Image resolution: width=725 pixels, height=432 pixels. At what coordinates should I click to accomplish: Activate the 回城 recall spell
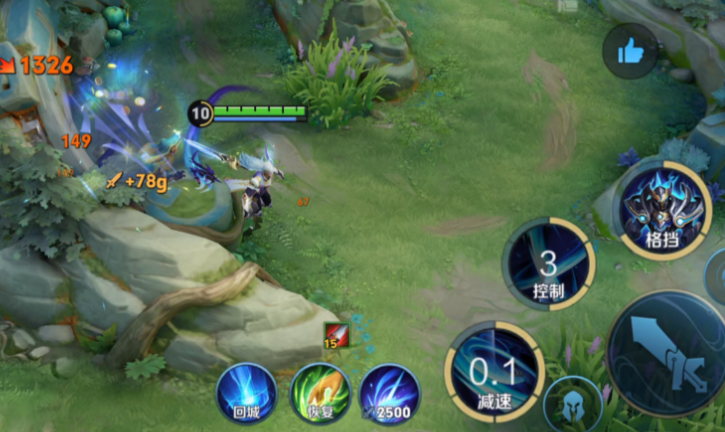tap(246, 393)
